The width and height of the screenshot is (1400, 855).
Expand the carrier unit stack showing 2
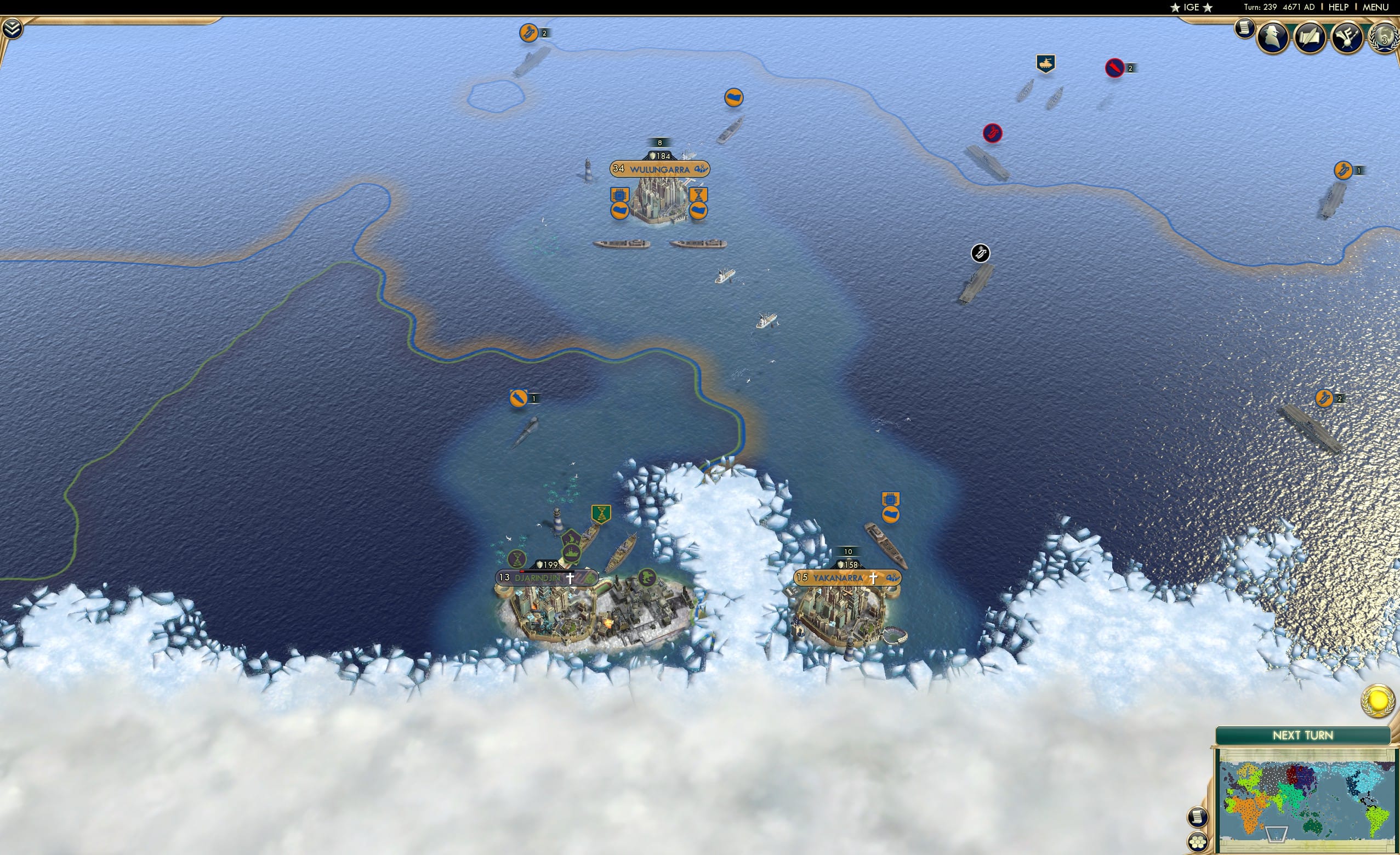point(528,32)
